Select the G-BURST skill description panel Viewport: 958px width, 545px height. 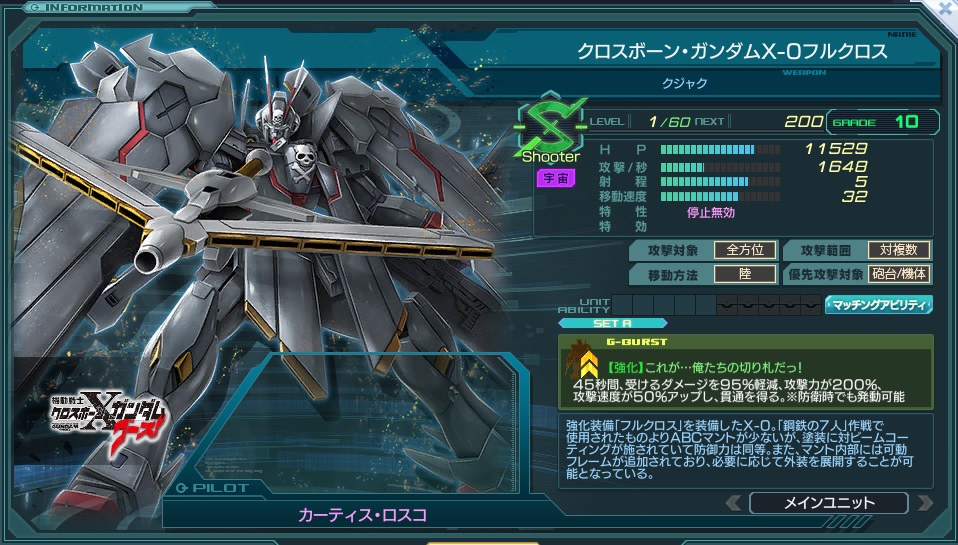point(745,370)
